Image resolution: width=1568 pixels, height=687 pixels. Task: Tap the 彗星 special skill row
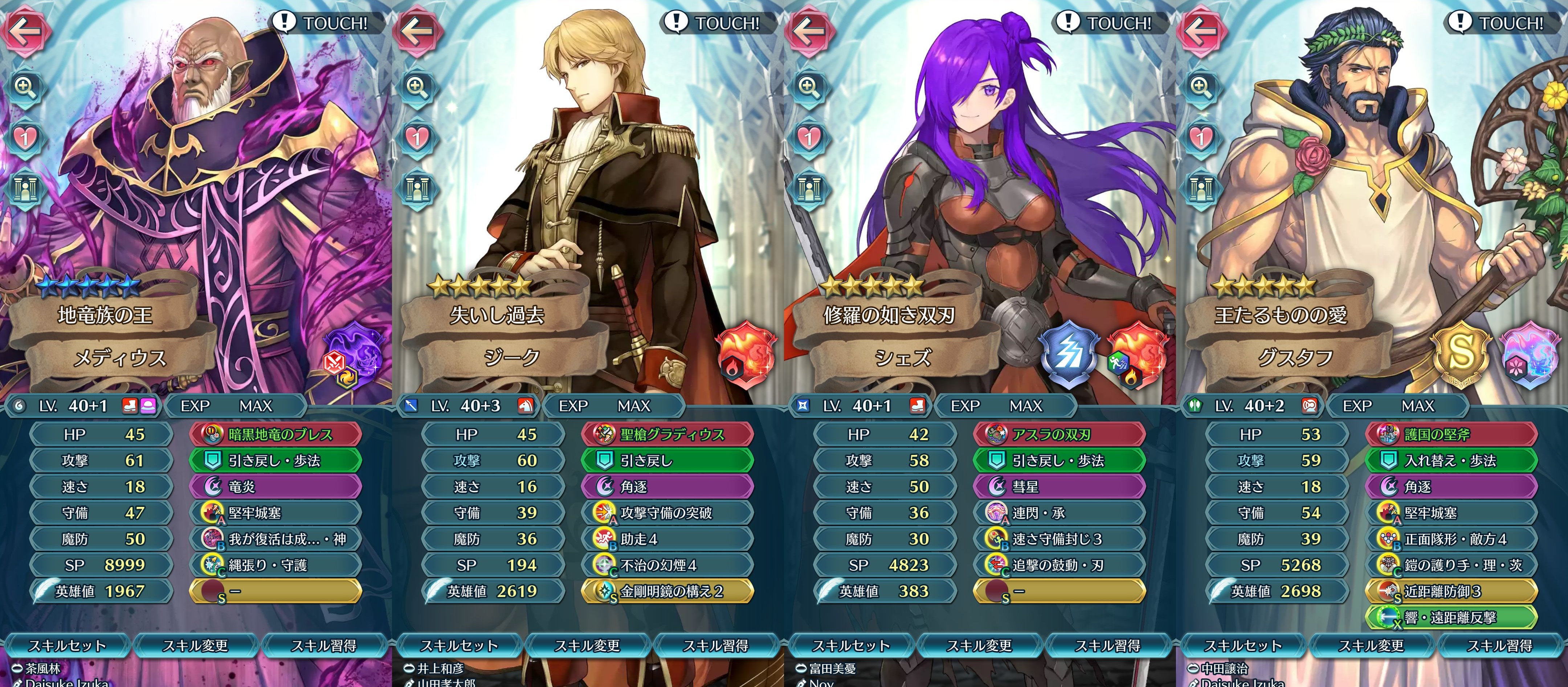[1060, 487]
